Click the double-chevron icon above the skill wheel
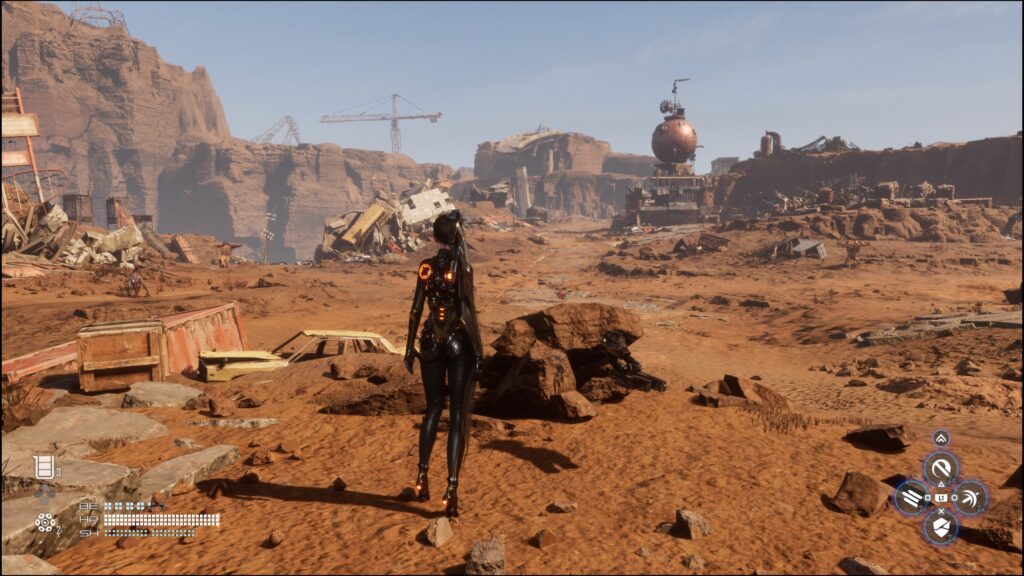The height and width of the screenshot is (576, 1024). [x=940, y=438]
